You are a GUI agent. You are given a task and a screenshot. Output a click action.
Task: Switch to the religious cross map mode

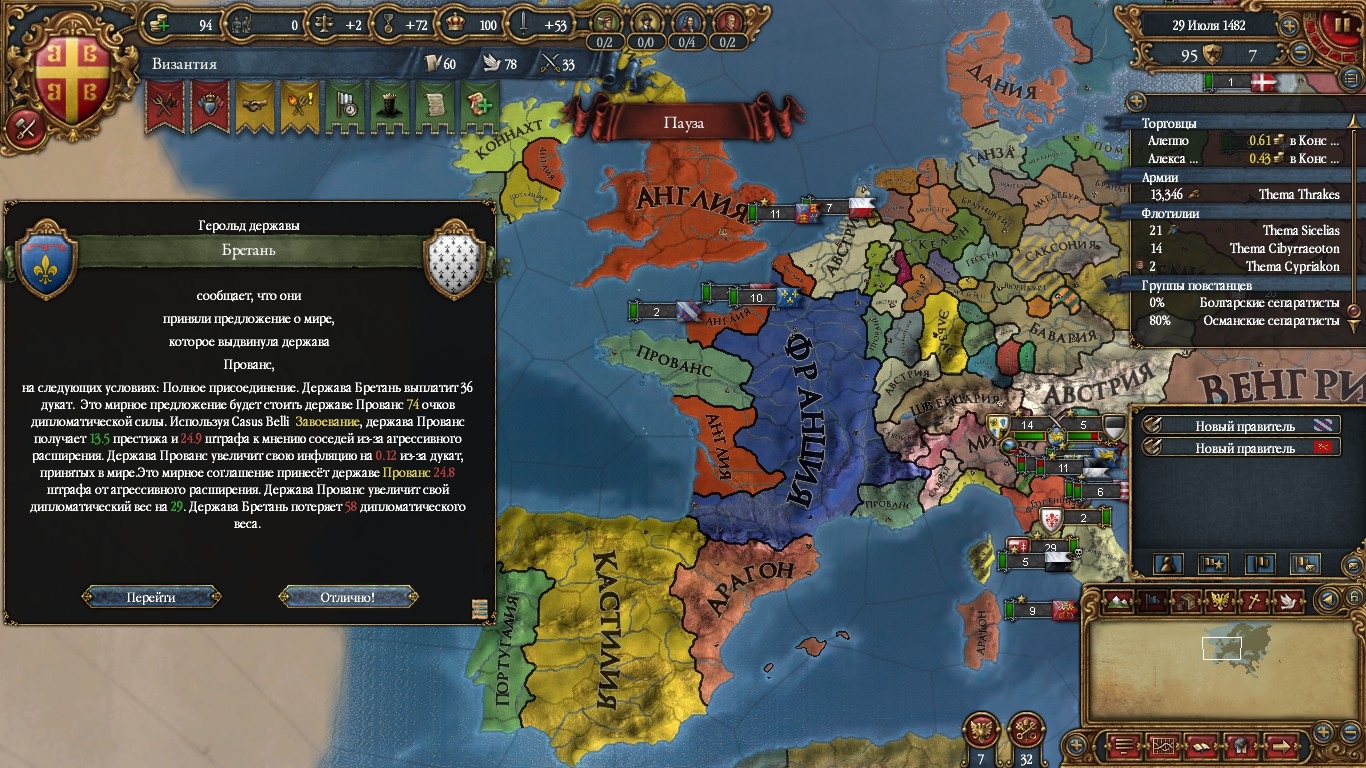click(x=1253, y=600)
